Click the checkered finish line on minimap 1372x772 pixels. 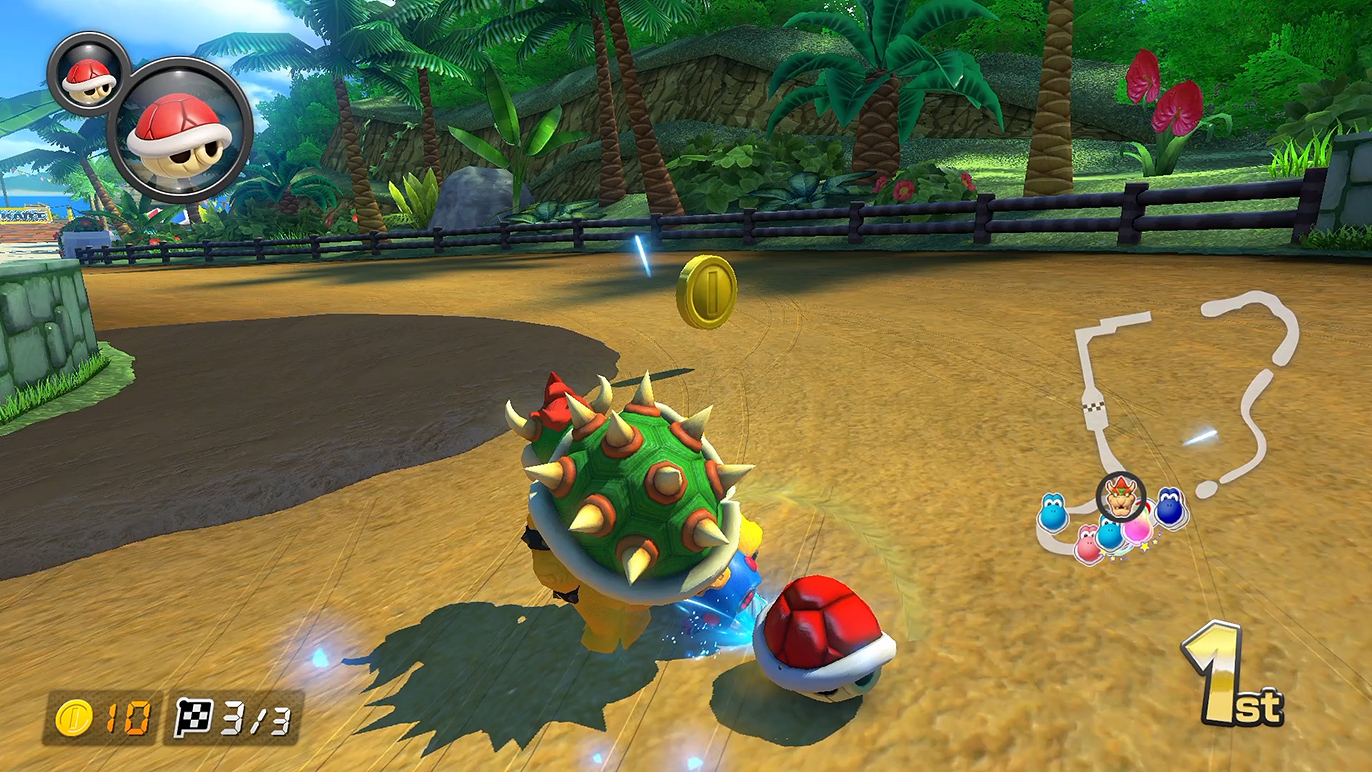pyautogui.click(x=1092, y=407)
